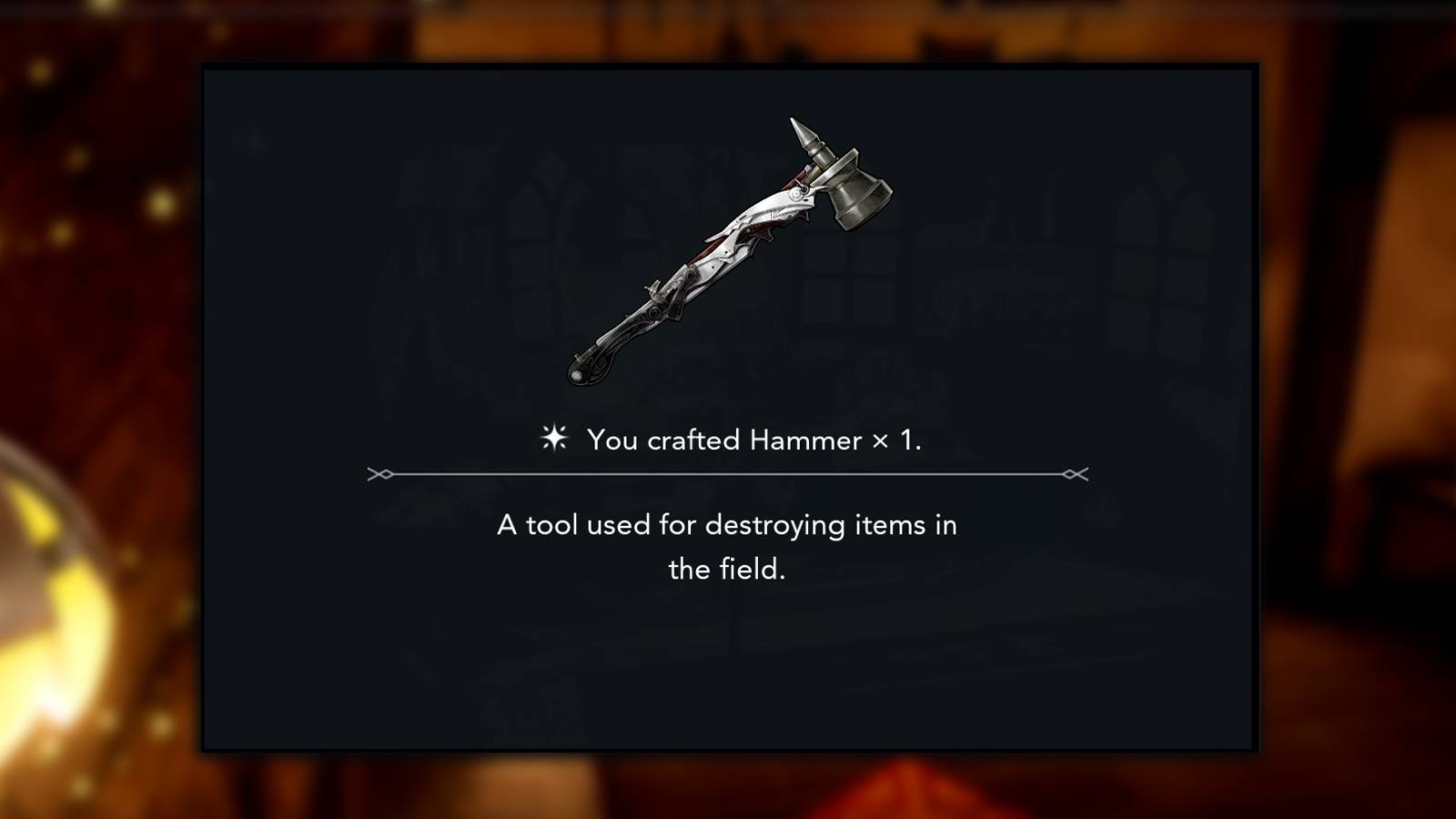Image resolution: width=1456 pixels, height=819 pixels.
Task: Click the dark area below the item description
Action: click(728, 664)
